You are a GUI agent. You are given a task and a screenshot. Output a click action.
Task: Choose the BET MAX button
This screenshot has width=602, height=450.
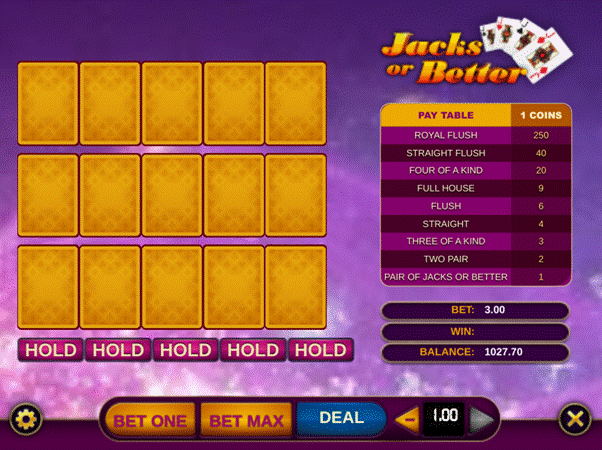[x=246, y=420]
